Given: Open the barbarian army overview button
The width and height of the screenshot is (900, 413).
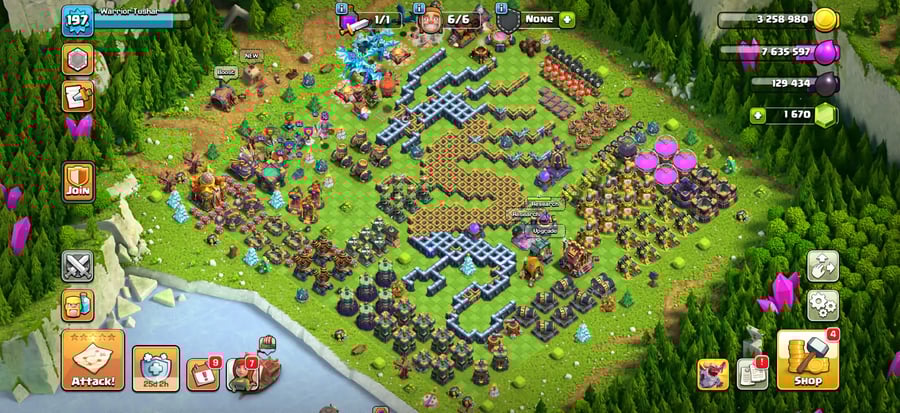Looking at the screenshot, I should tap(78, 305).
